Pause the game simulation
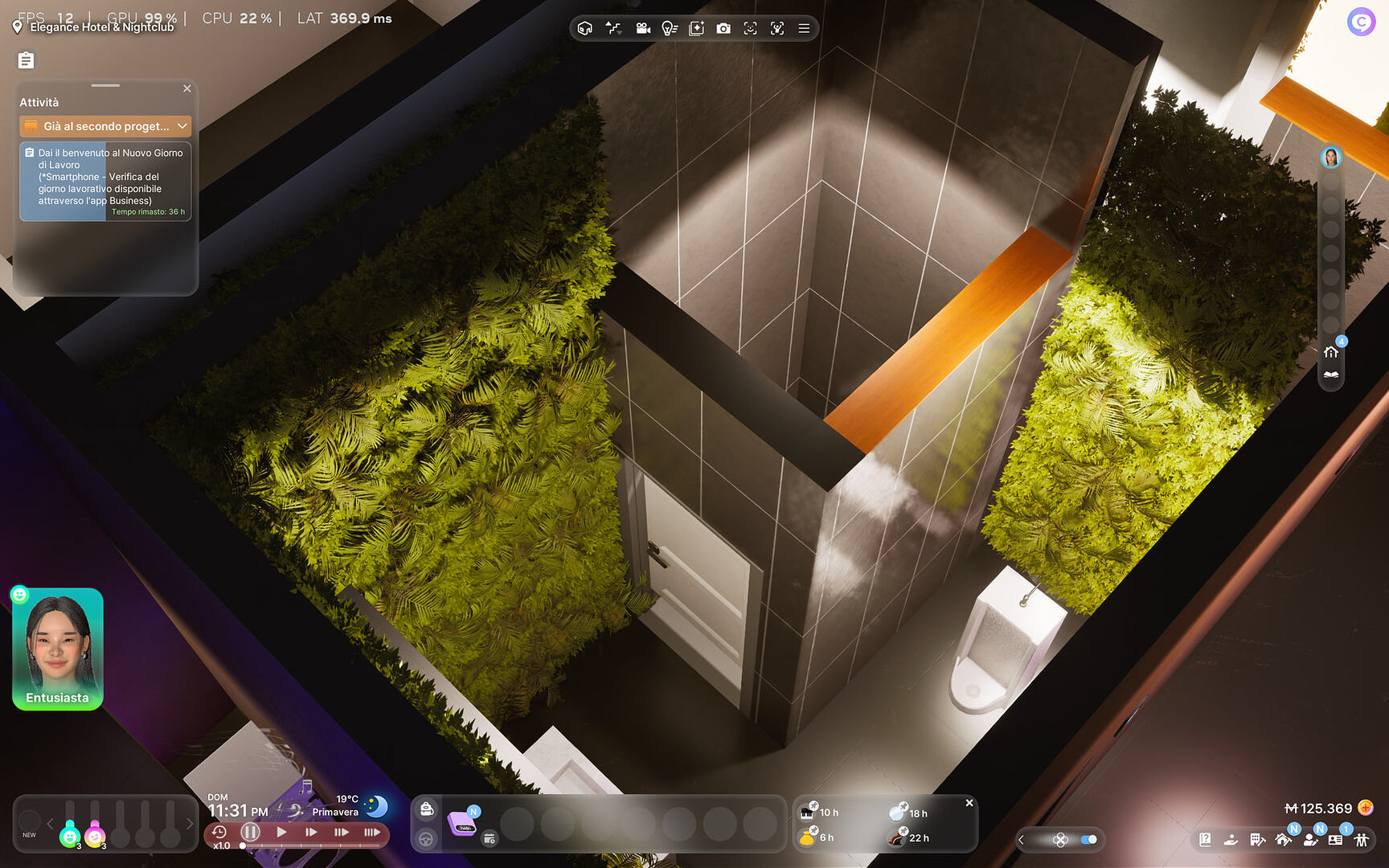The height and width of the screenshot is (868, 1389). coord(250,833)
